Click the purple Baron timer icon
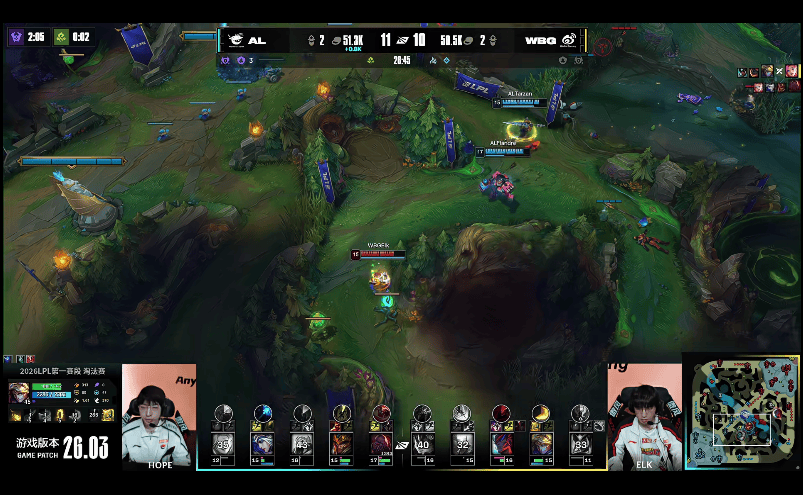The width and height of the screenshot is (803, 495). point(16,37)
